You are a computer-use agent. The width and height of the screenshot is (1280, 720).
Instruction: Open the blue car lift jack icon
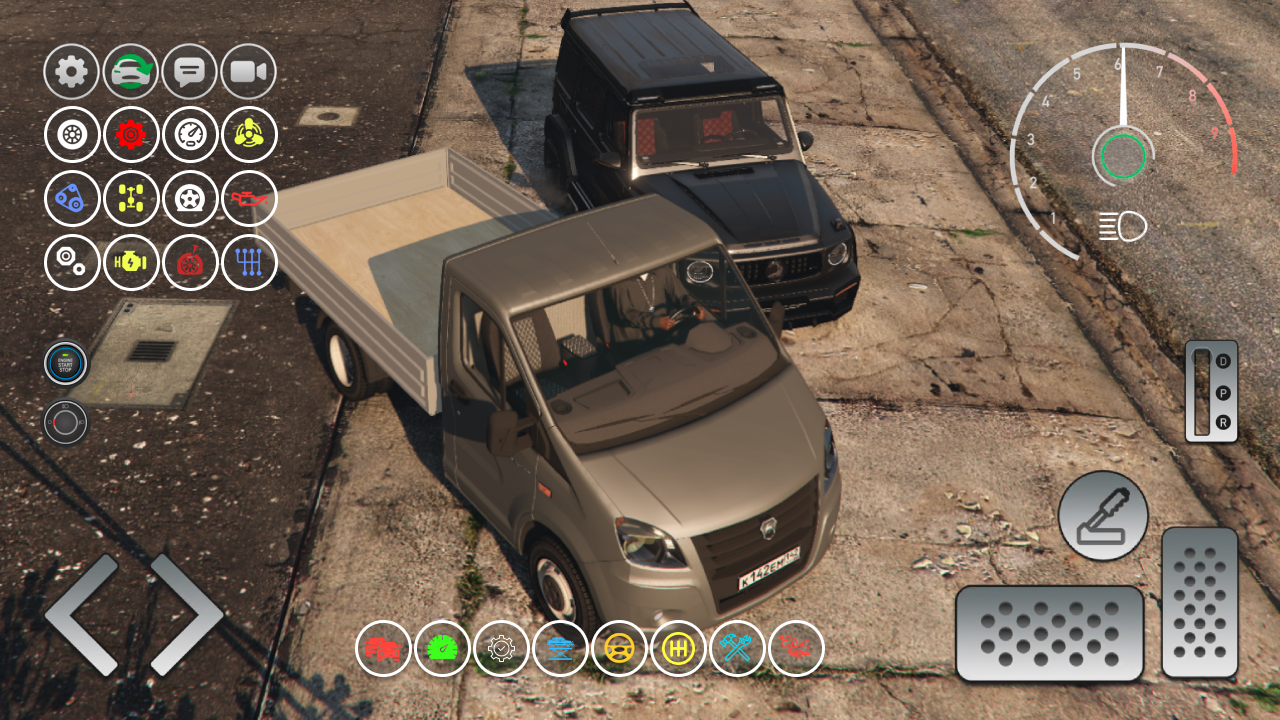coord(562,649)
